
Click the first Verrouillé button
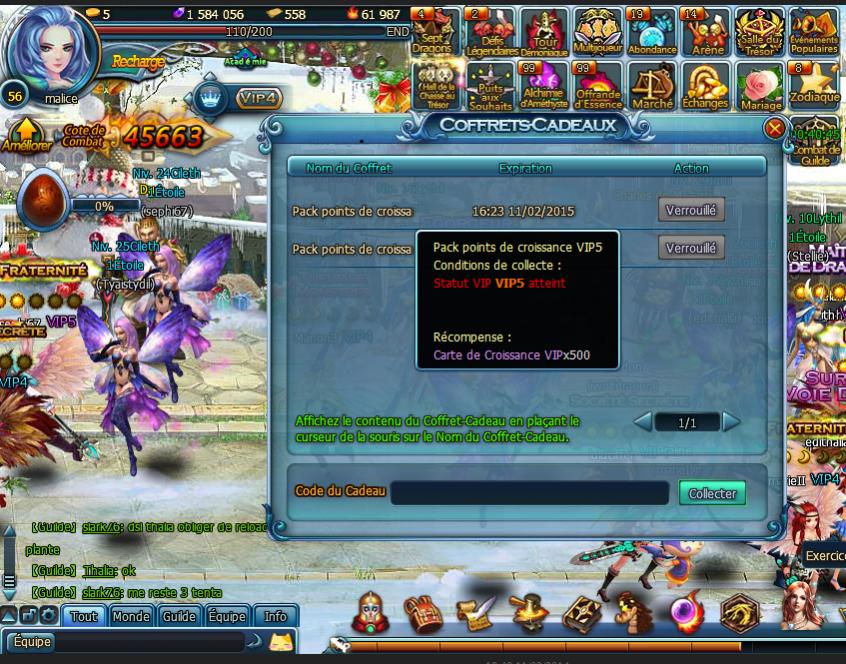tap(691, 210)
